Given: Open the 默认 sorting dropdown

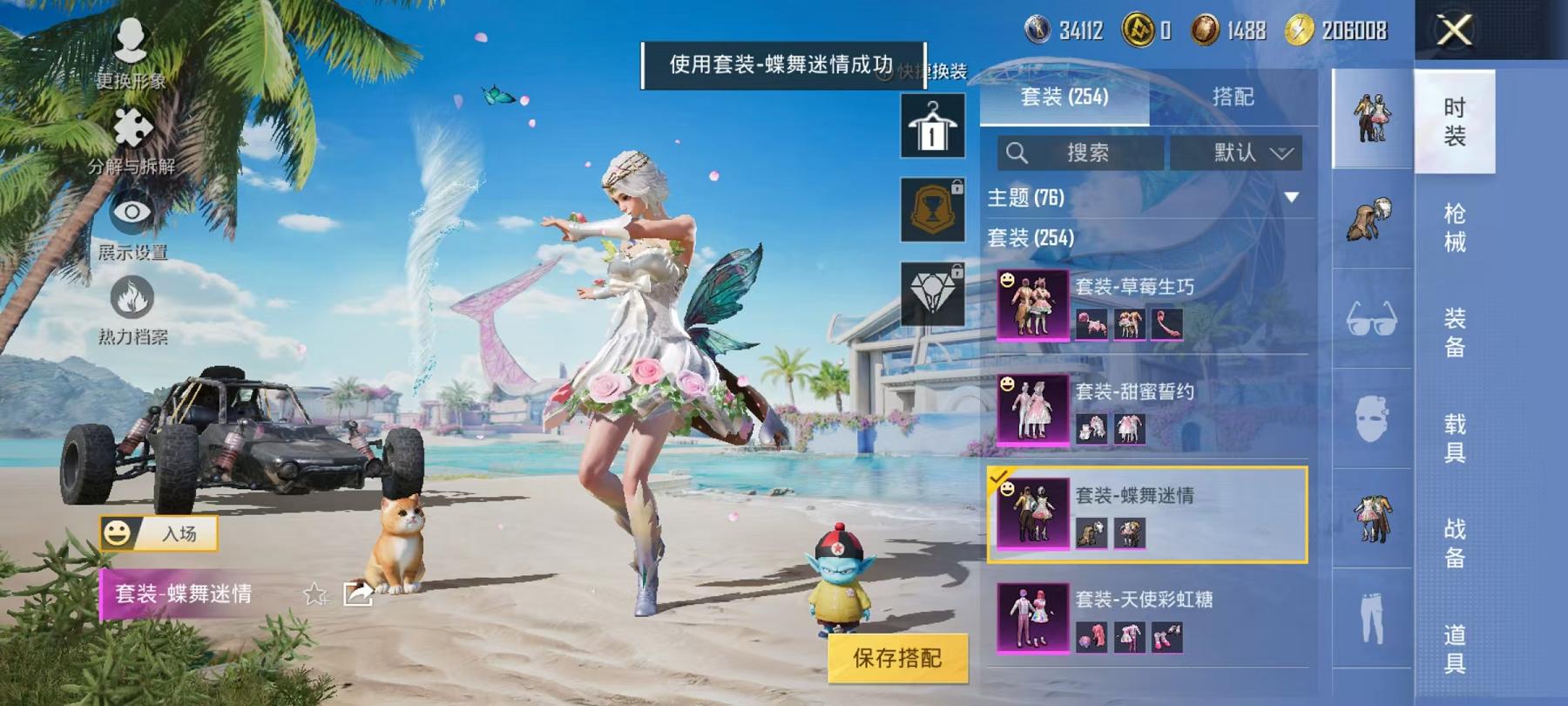Looking at the screenshot, I should click(x=1236, y=153).
